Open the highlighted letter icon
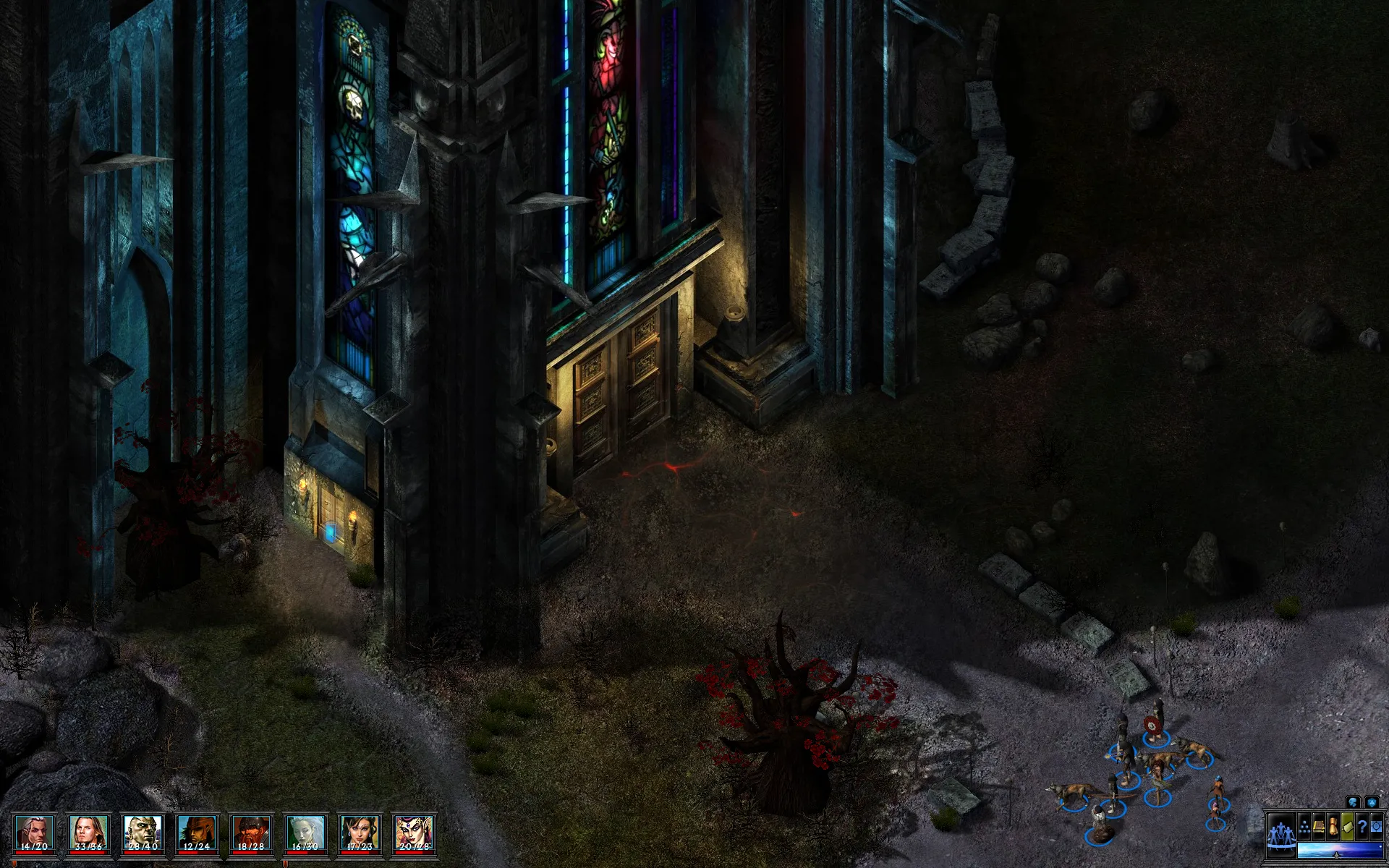 1347,827
